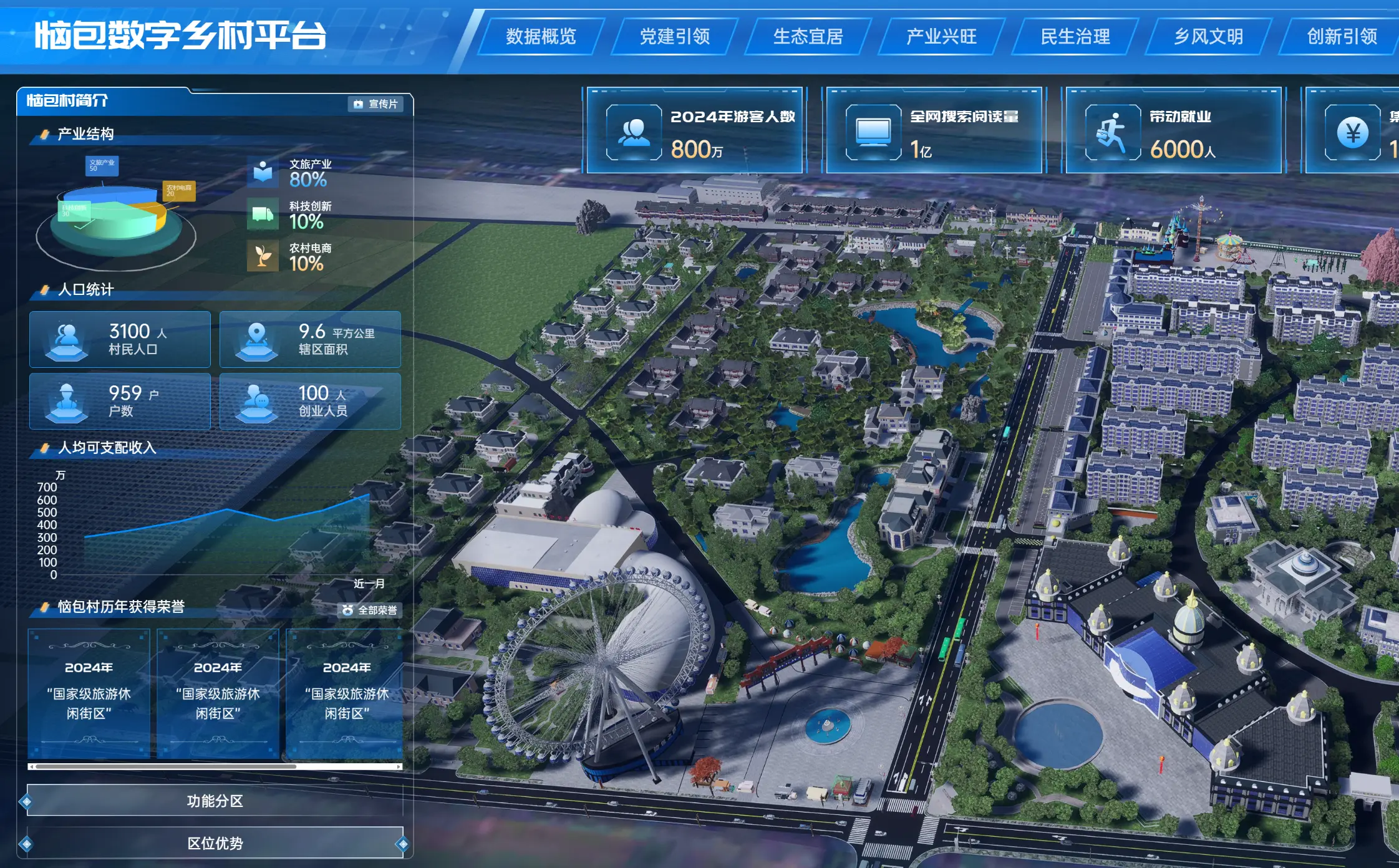Switch to the 创新引领 tab
The height and width of the screenshot is (868, 1399).
[x=1342, y=37]
